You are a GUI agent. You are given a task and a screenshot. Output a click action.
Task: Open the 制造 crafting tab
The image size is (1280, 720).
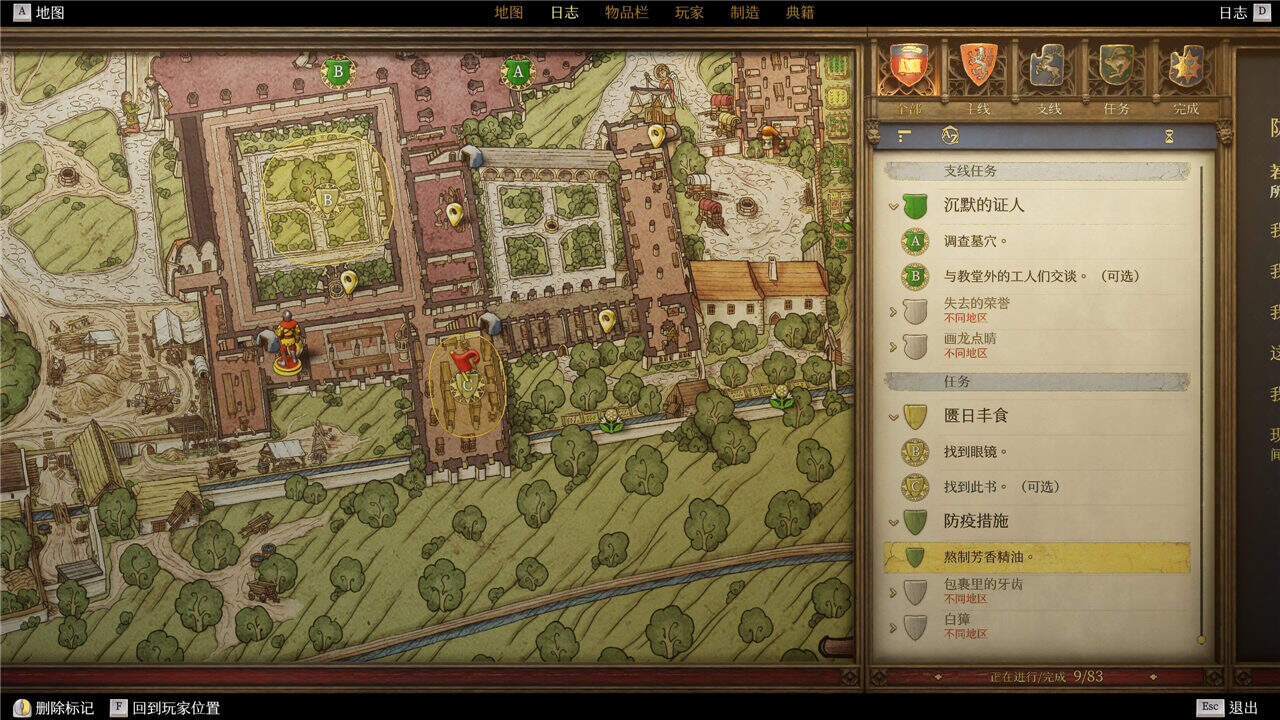click(x=745, y=13)
